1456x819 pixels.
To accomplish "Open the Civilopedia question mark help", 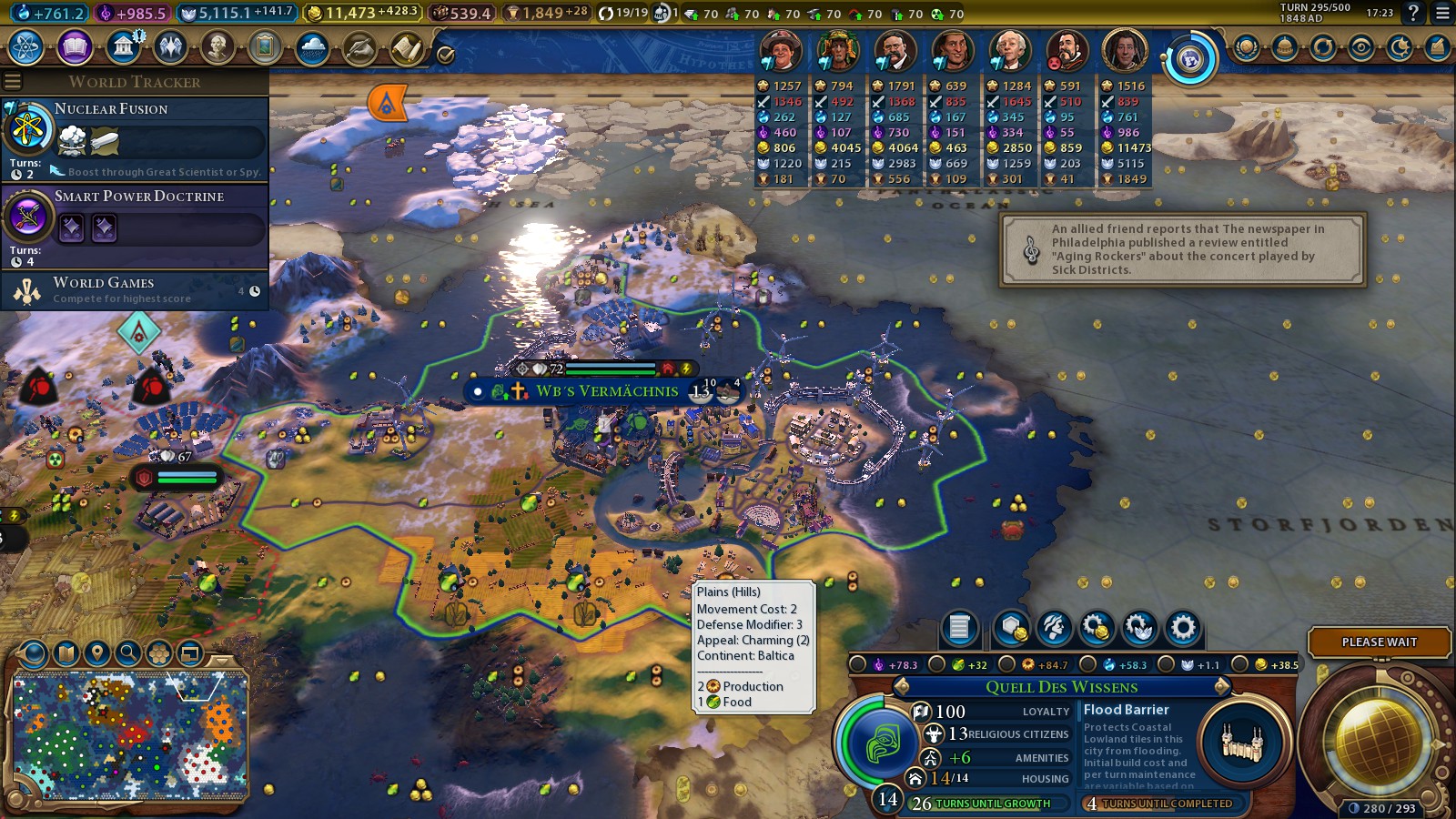I will [x=1413, y=13].
